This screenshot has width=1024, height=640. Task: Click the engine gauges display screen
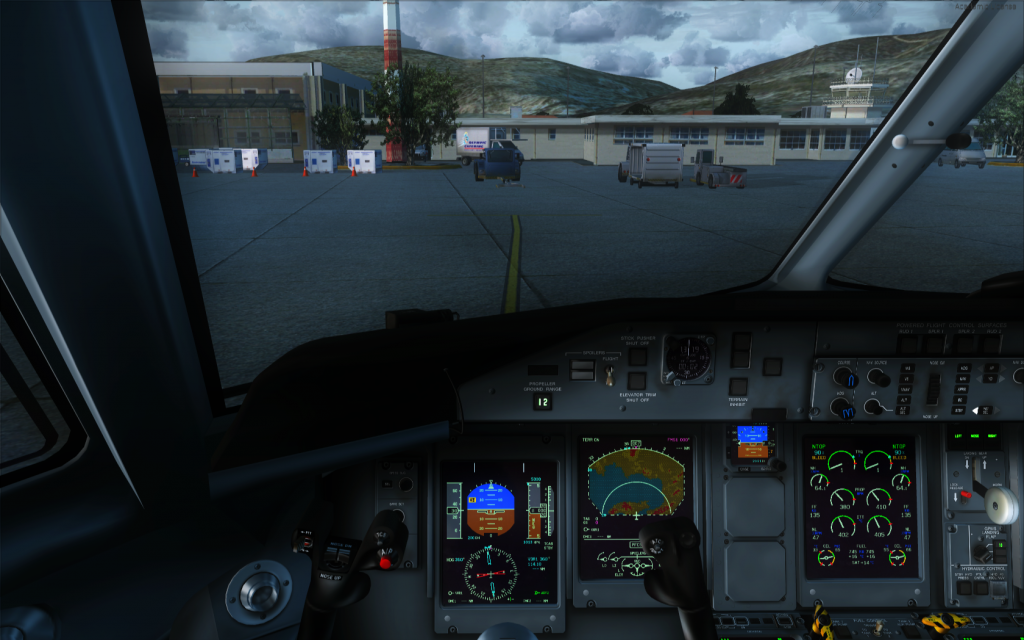[859, 506]
